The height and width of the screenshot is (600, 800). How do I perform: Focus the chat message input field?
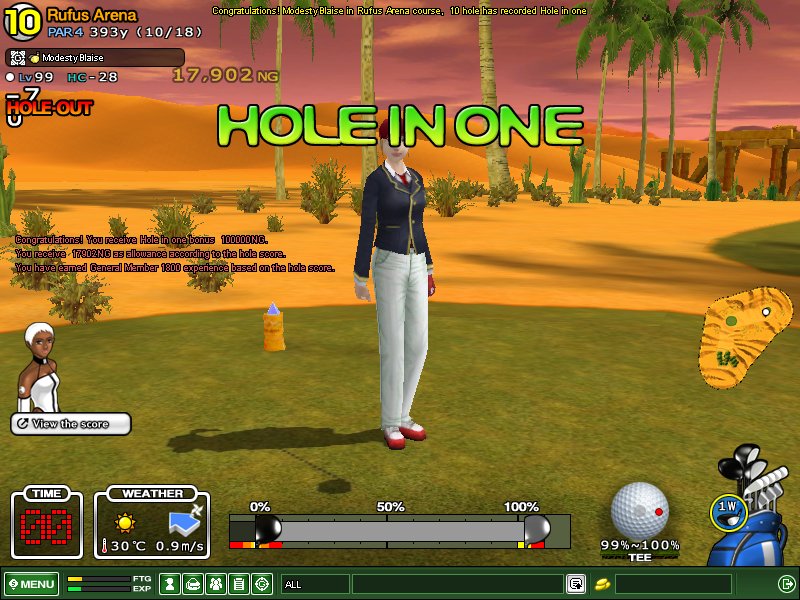coord(457,584)
